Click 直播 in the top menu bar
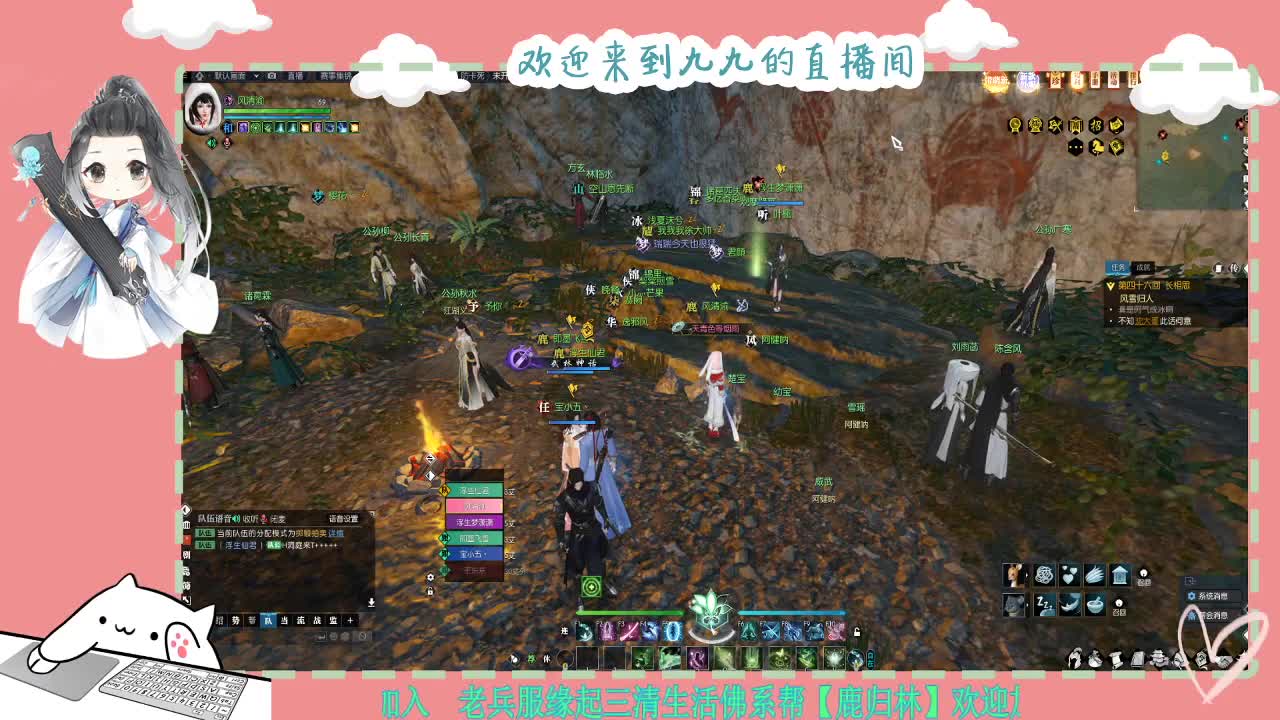This screenshot has height=720, width=1280. (296, 78)
